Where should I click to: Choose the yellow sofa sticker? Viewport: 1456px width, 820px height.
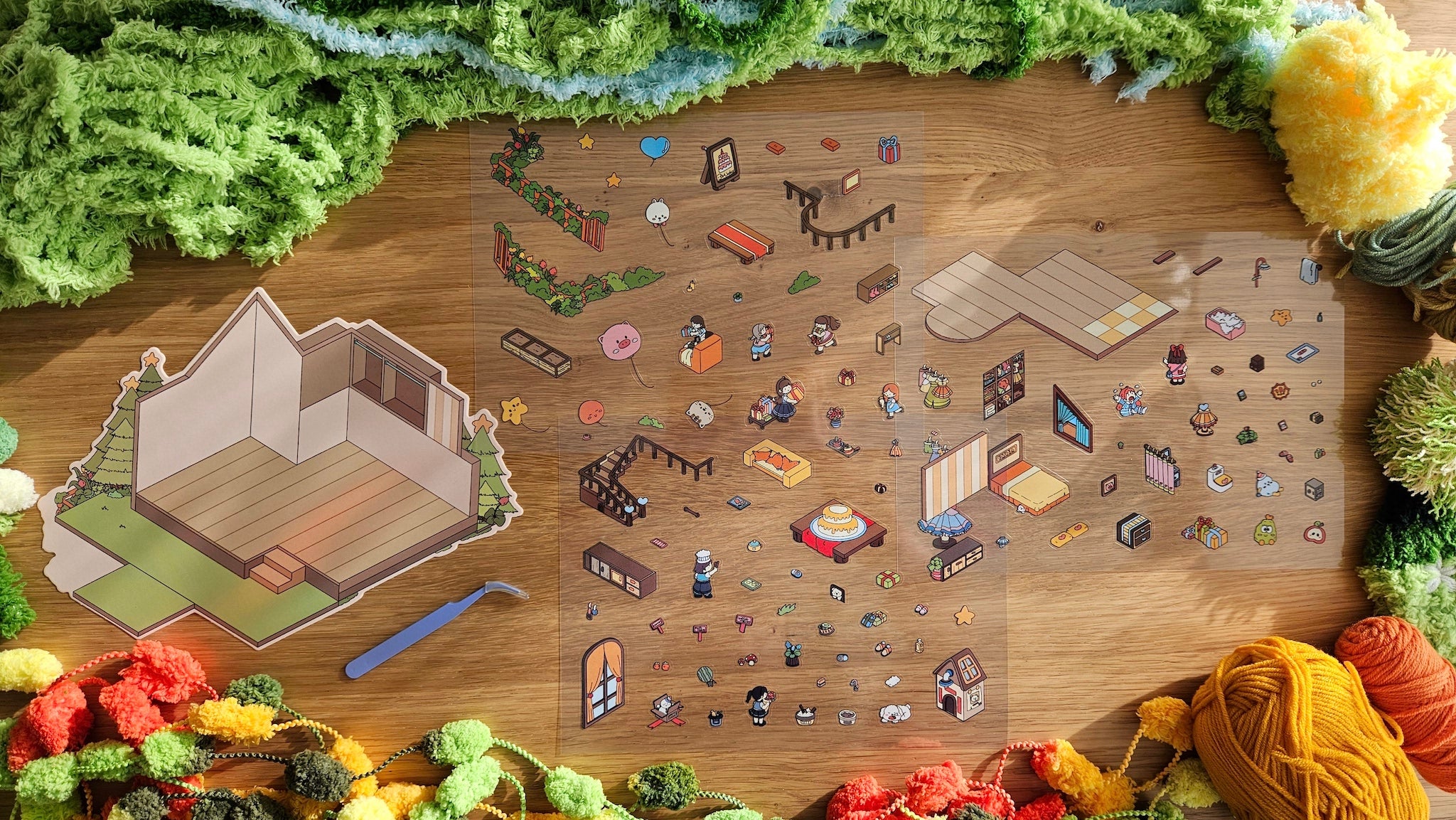pos(777,462)
